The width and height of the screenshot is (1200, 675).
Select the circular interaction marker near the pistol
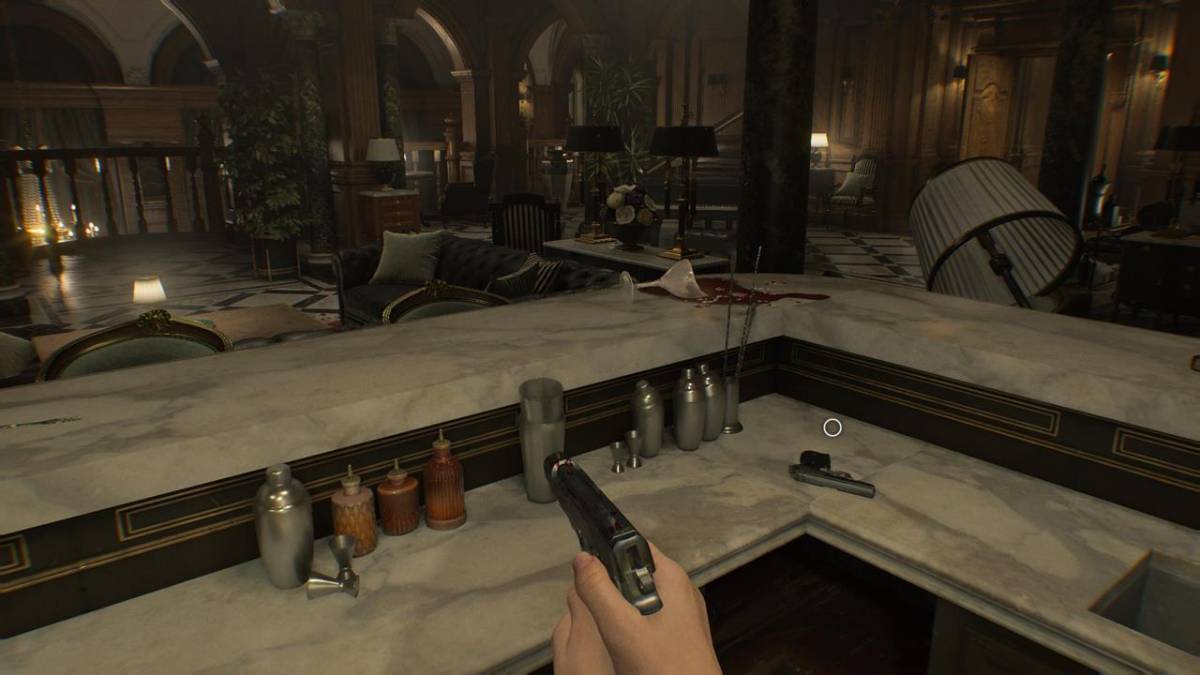pyautogui.click(x=832, y=428)
